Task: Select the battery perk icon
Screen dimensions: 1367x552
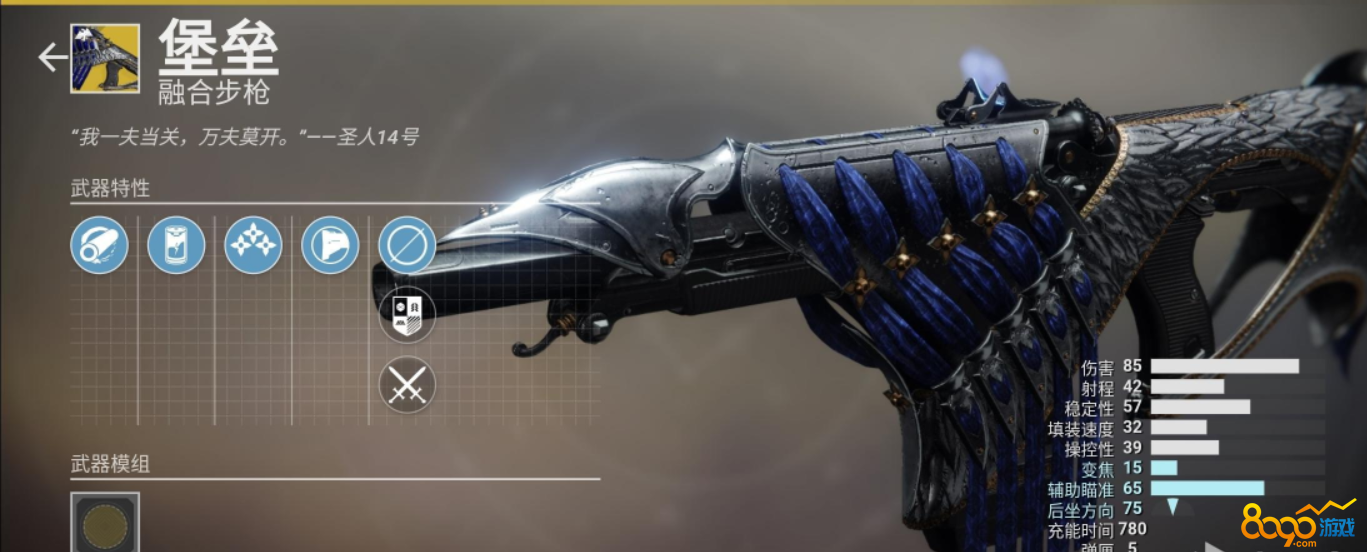Action: click(176, 246)
